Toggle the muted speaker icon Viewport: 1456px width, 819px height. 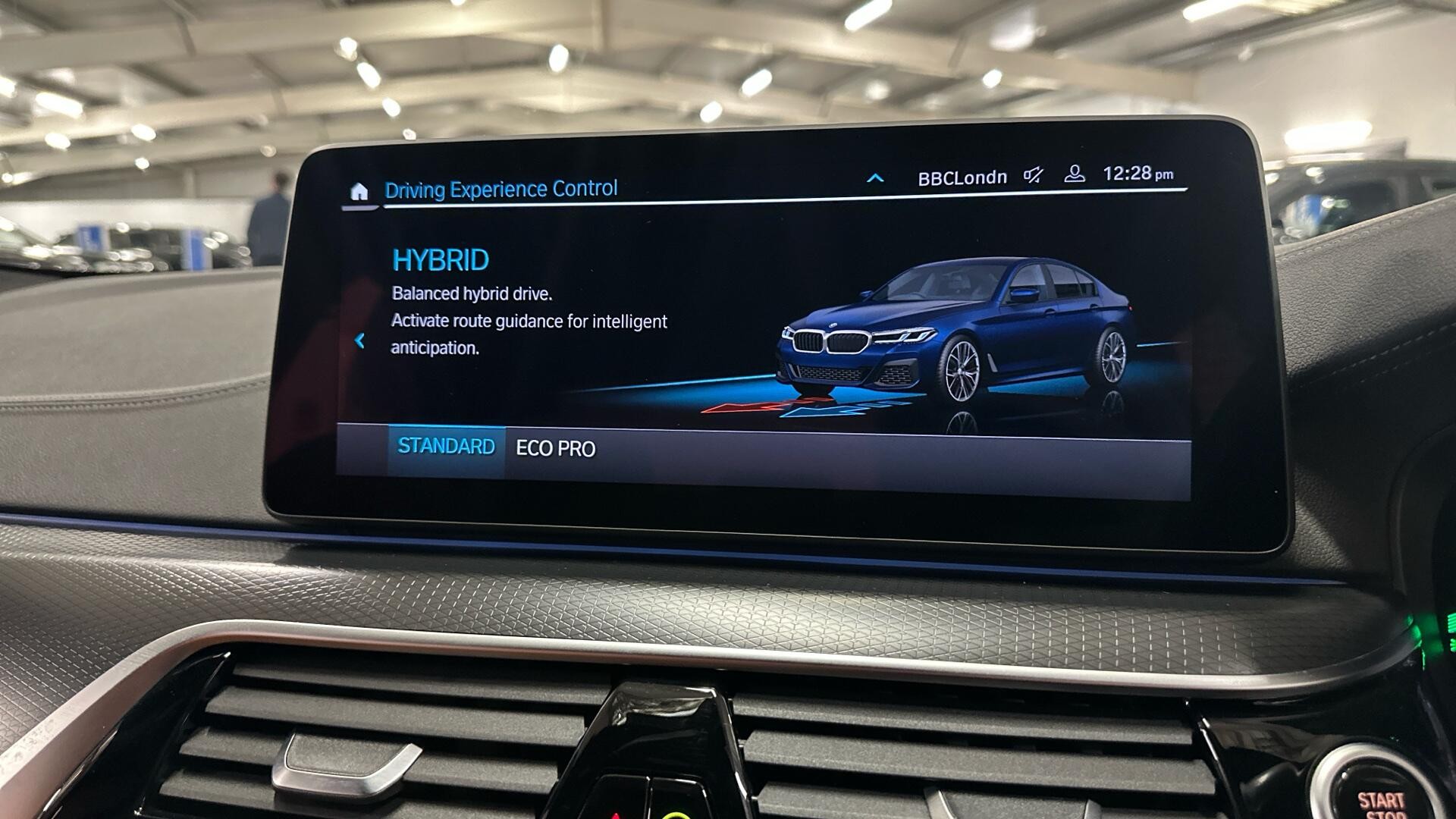1033,176
